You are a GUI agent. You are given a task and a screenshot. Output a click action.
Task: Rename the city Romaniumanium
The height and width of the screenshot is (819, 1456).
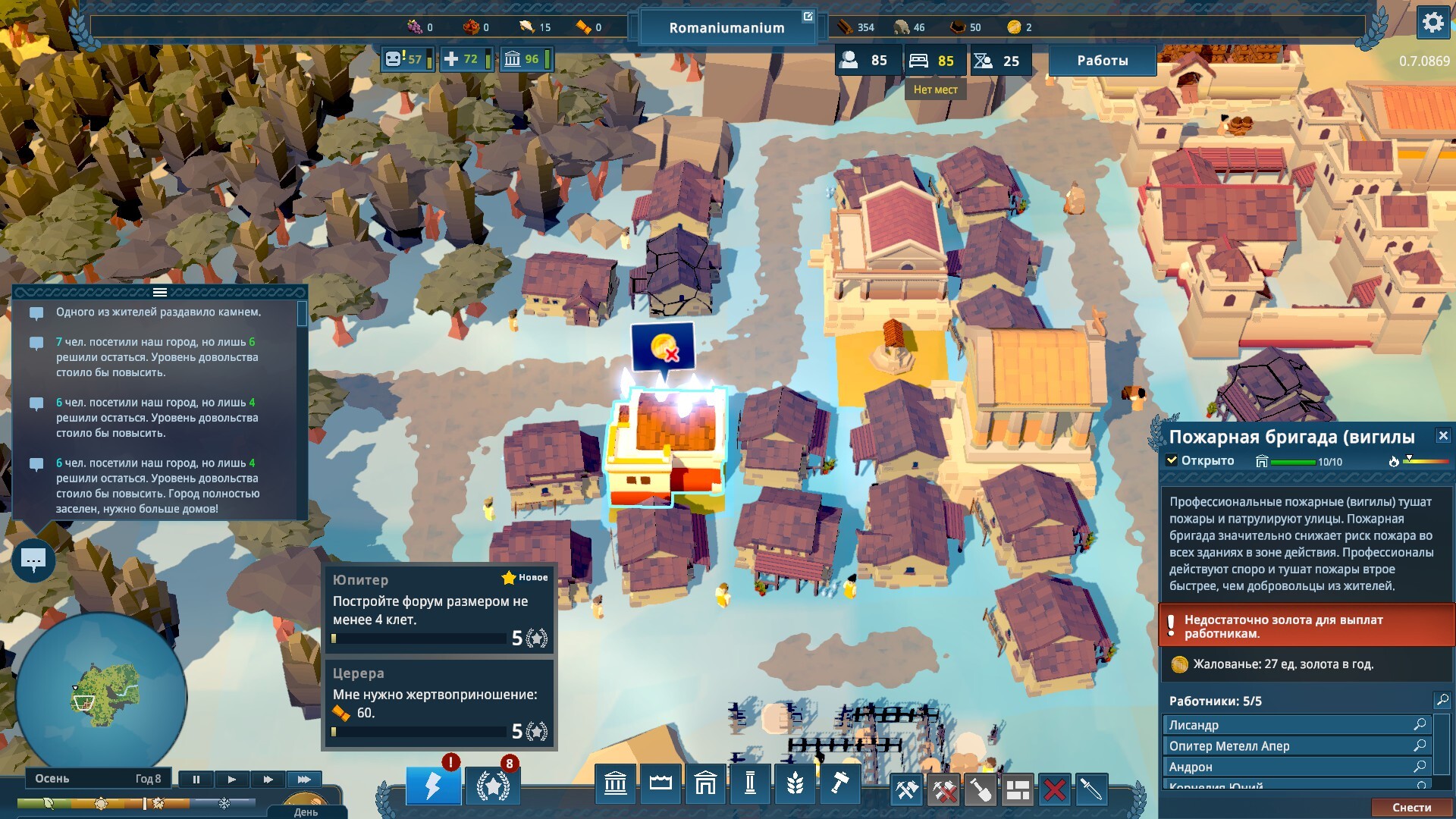(x=808, y=17)
